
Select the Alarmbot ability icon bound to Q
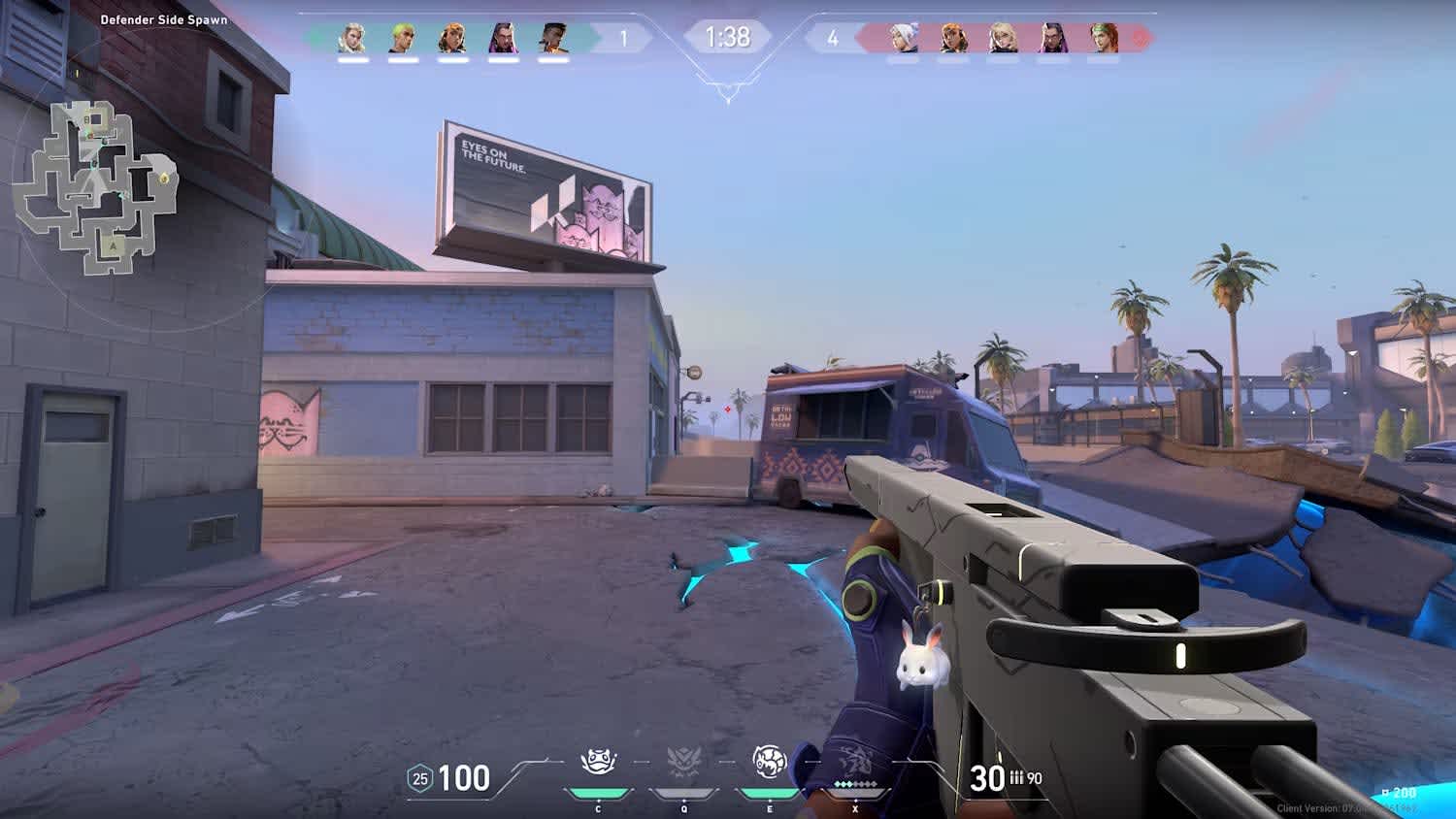[x=685, y=763]
